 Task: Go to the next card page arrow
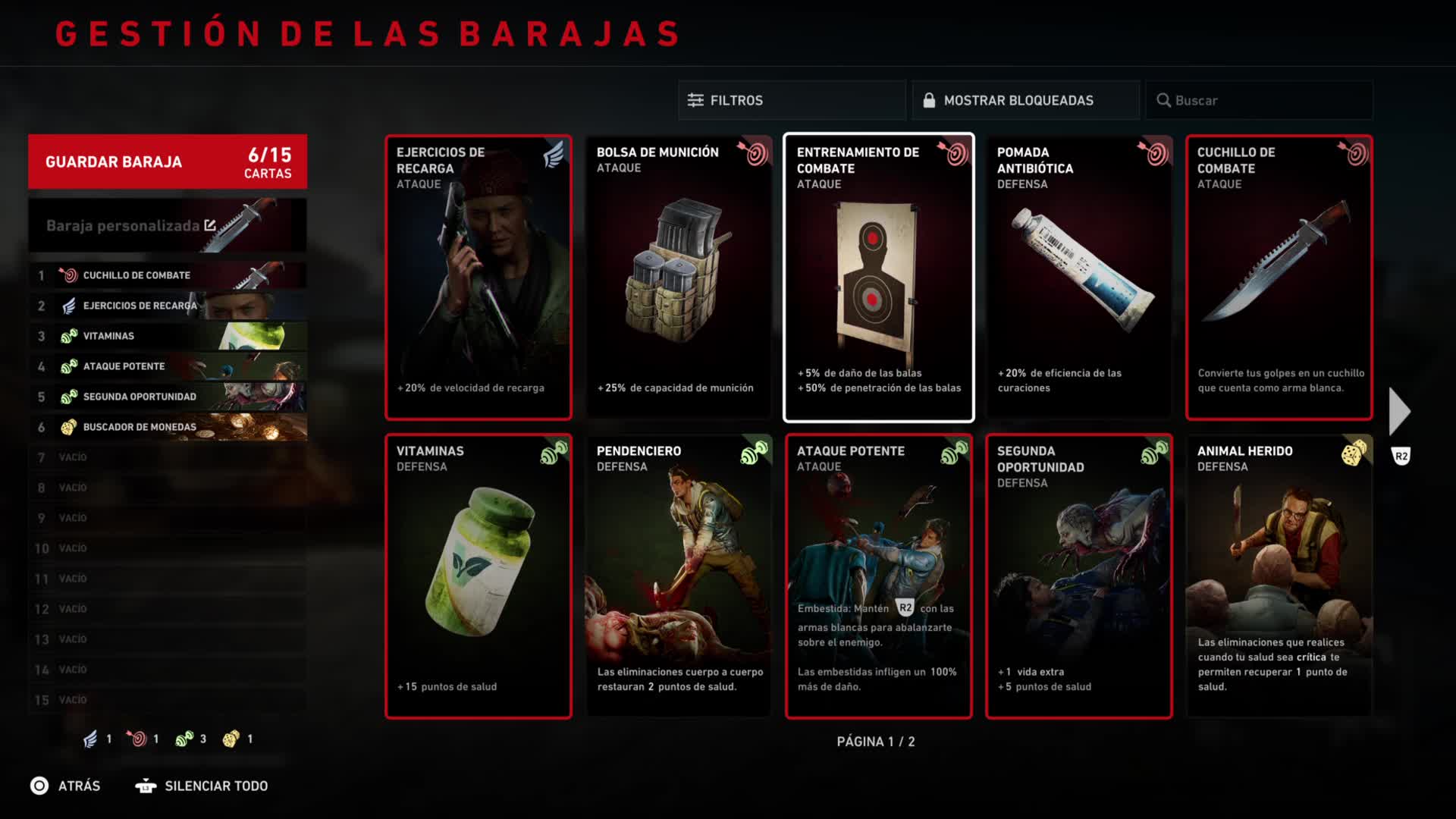(x=1399, y=412)
